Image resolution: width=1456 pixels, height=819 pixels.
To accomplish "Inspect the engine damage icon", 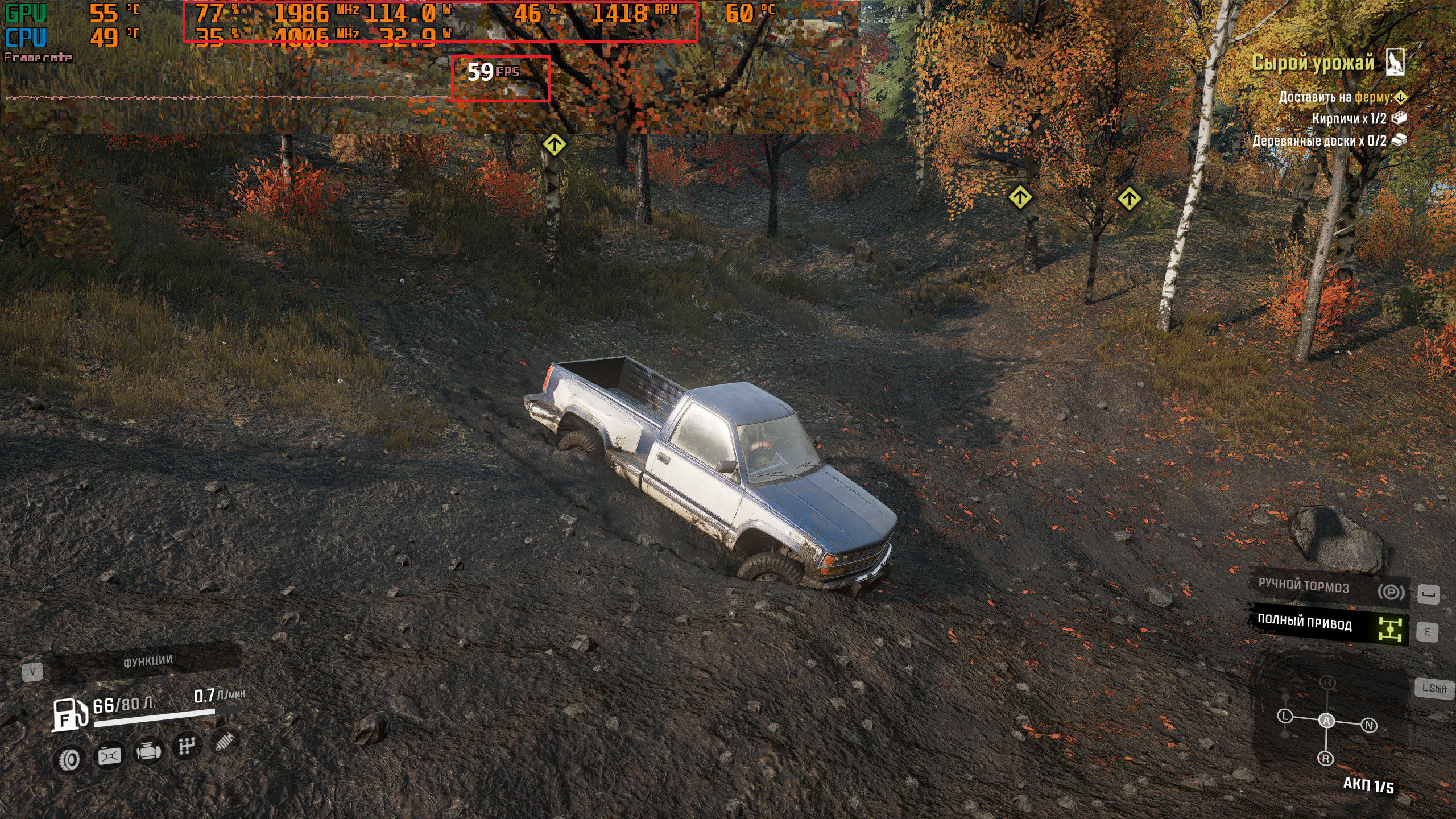I will [148, 752].
